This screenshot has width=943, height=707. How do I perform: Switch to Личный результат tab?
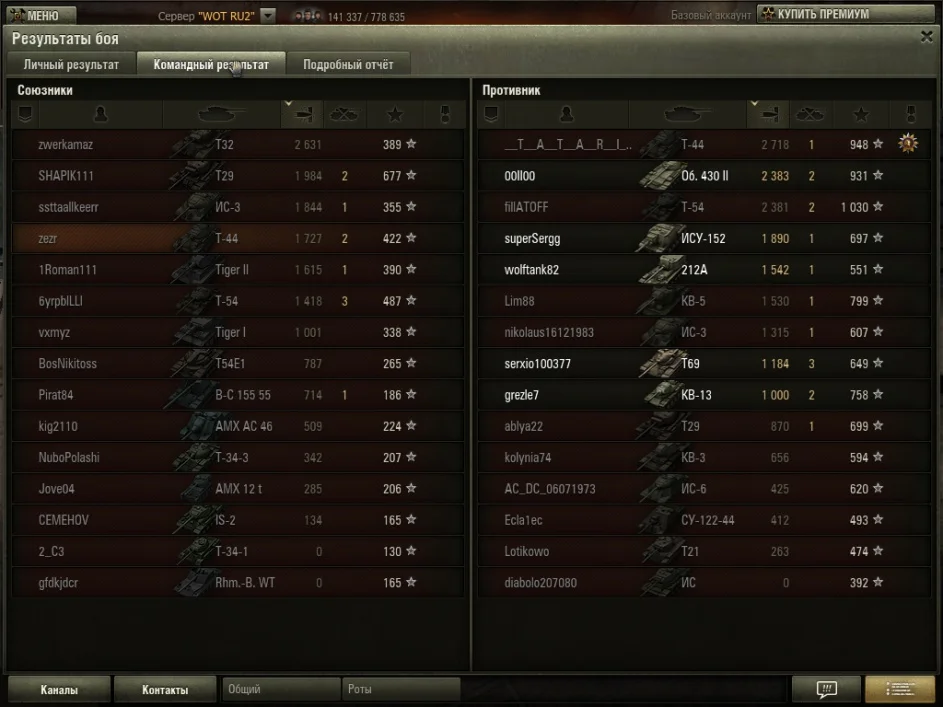click(71, 65)
